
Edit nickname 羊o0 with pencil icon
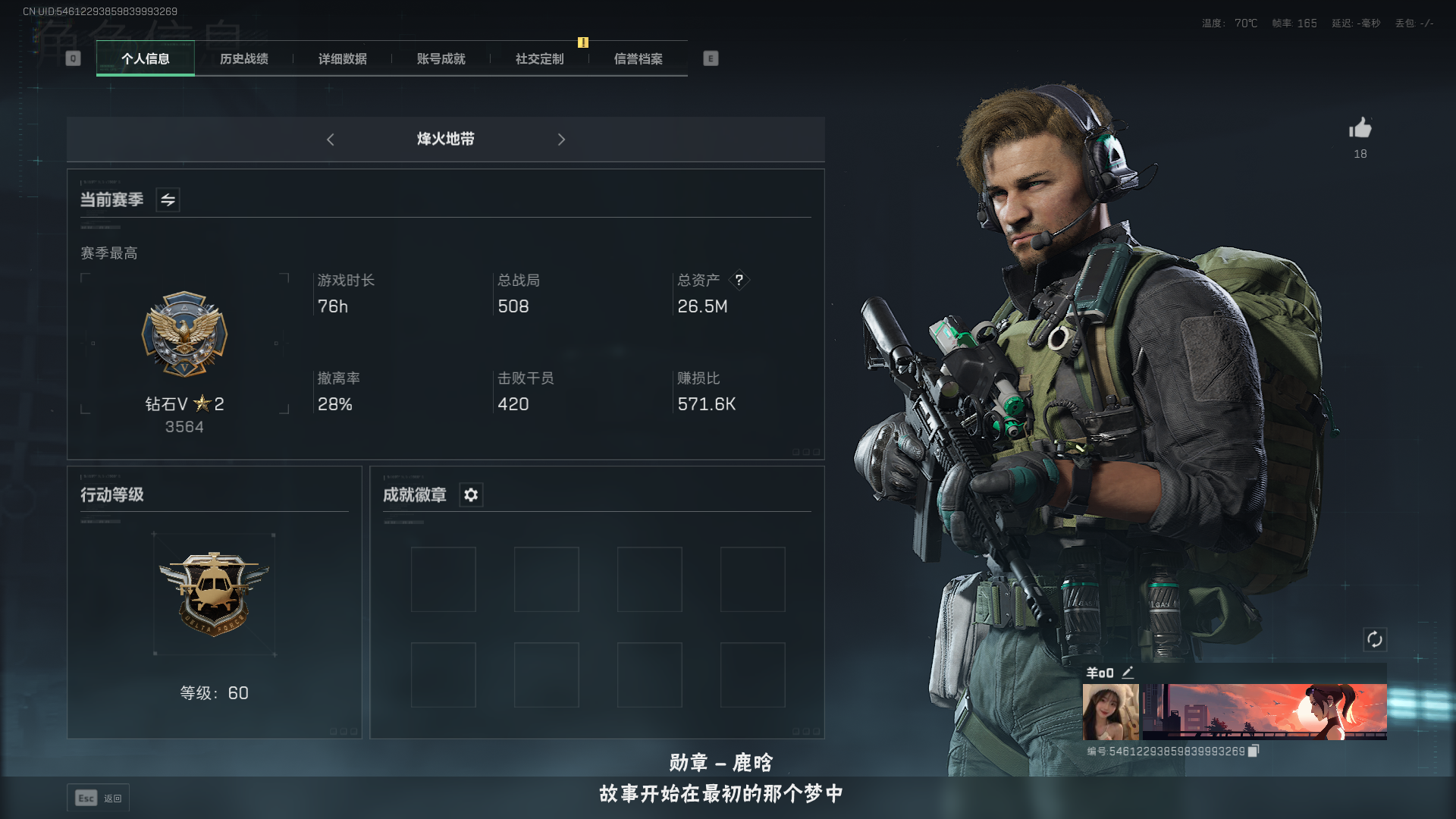tap(1129, 672)
